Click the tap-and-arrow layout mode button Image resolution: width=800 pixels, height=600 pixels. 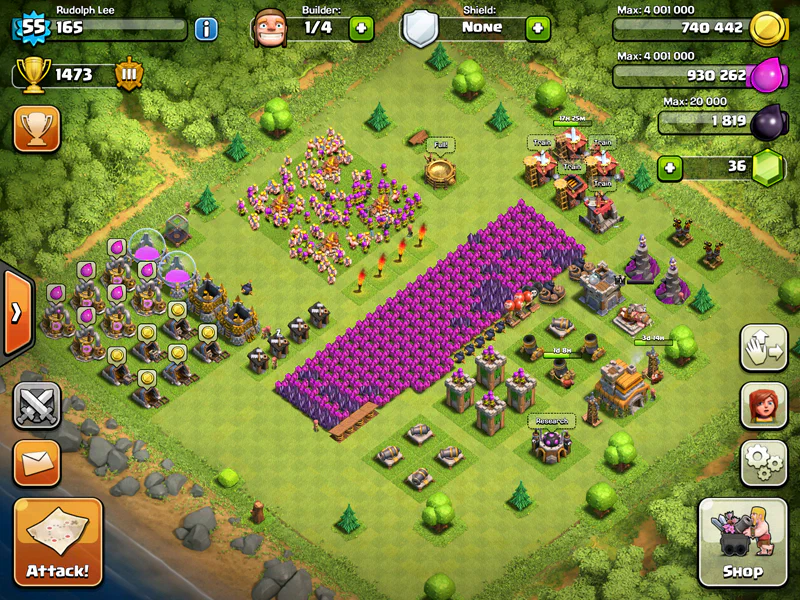pyautogui.click(x=763, y=347)
